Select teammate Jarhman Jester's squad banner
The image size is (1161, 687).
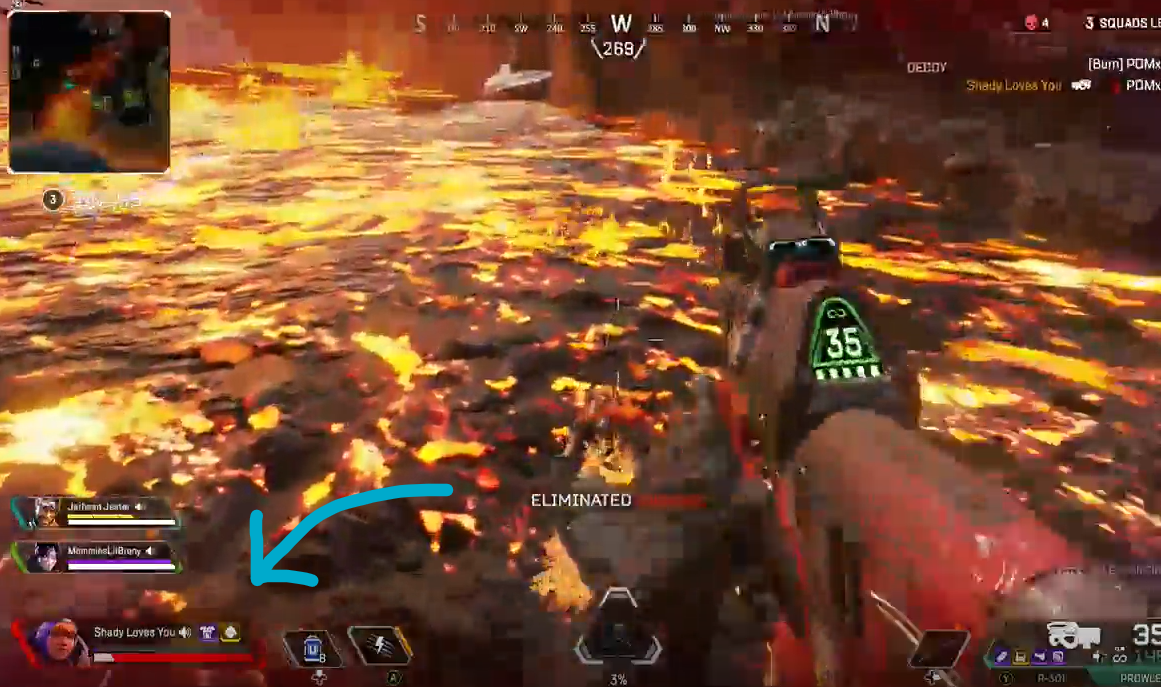(98, 511)
